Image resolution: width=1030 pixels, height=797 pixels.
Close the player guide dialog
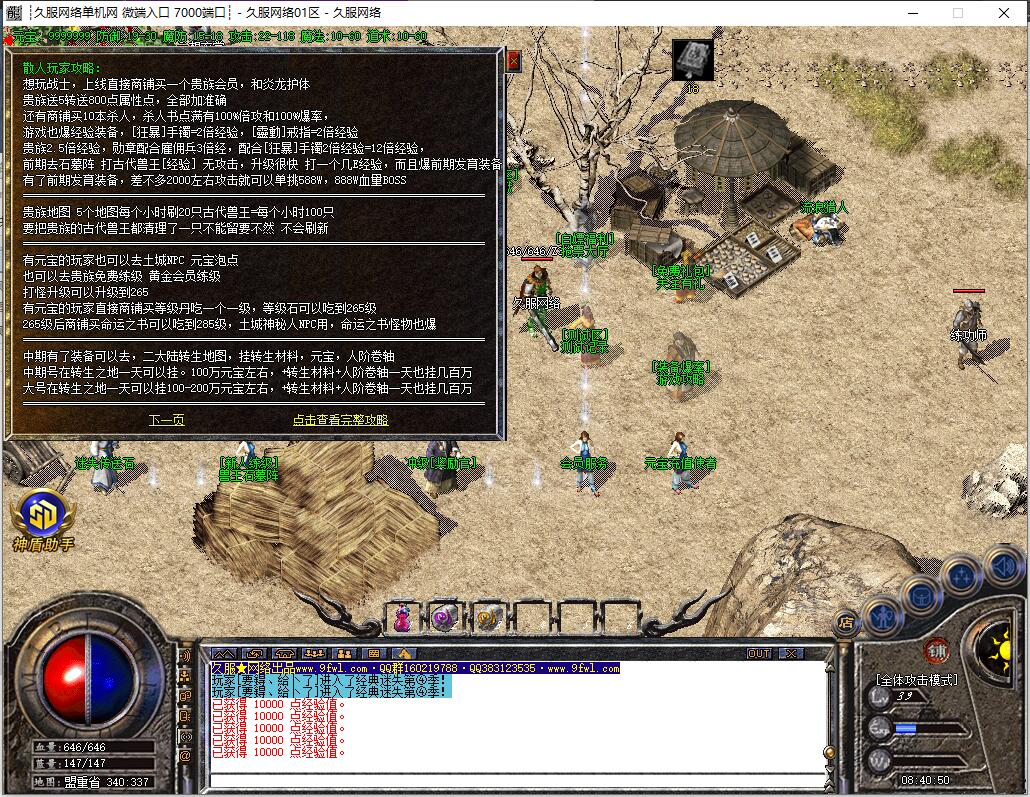(514, 61)
